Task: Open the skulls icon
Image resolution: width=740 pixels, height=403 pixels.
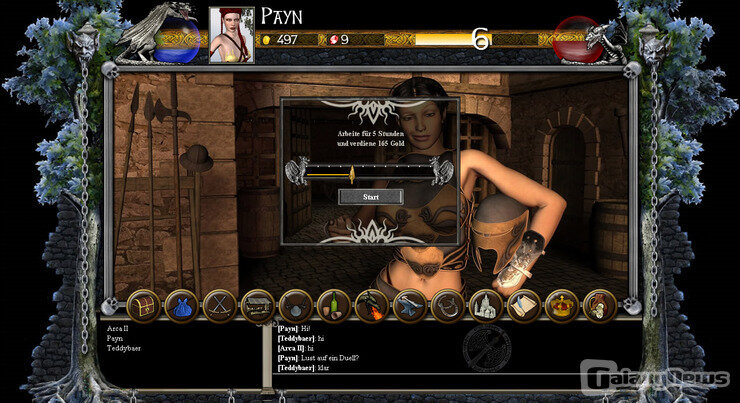Action: [600, 306]
